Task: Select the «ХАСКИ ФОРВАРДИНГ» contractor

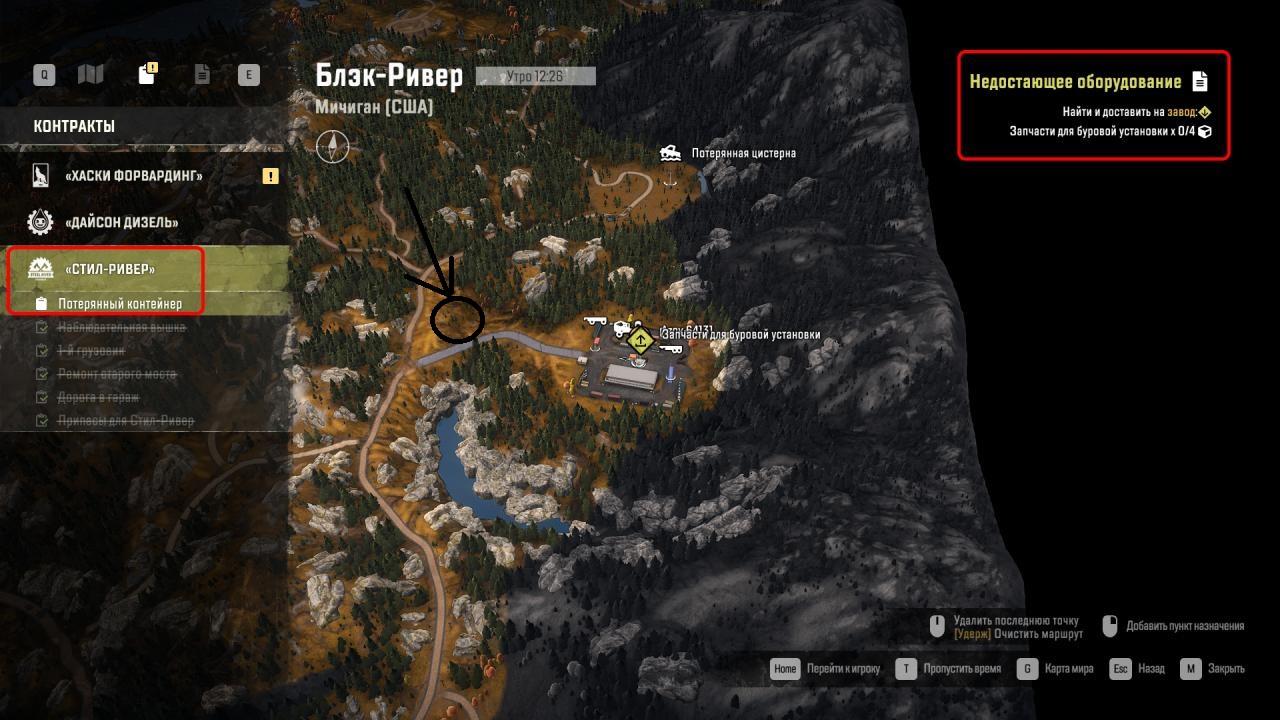Action: click(x=133, y=176)
